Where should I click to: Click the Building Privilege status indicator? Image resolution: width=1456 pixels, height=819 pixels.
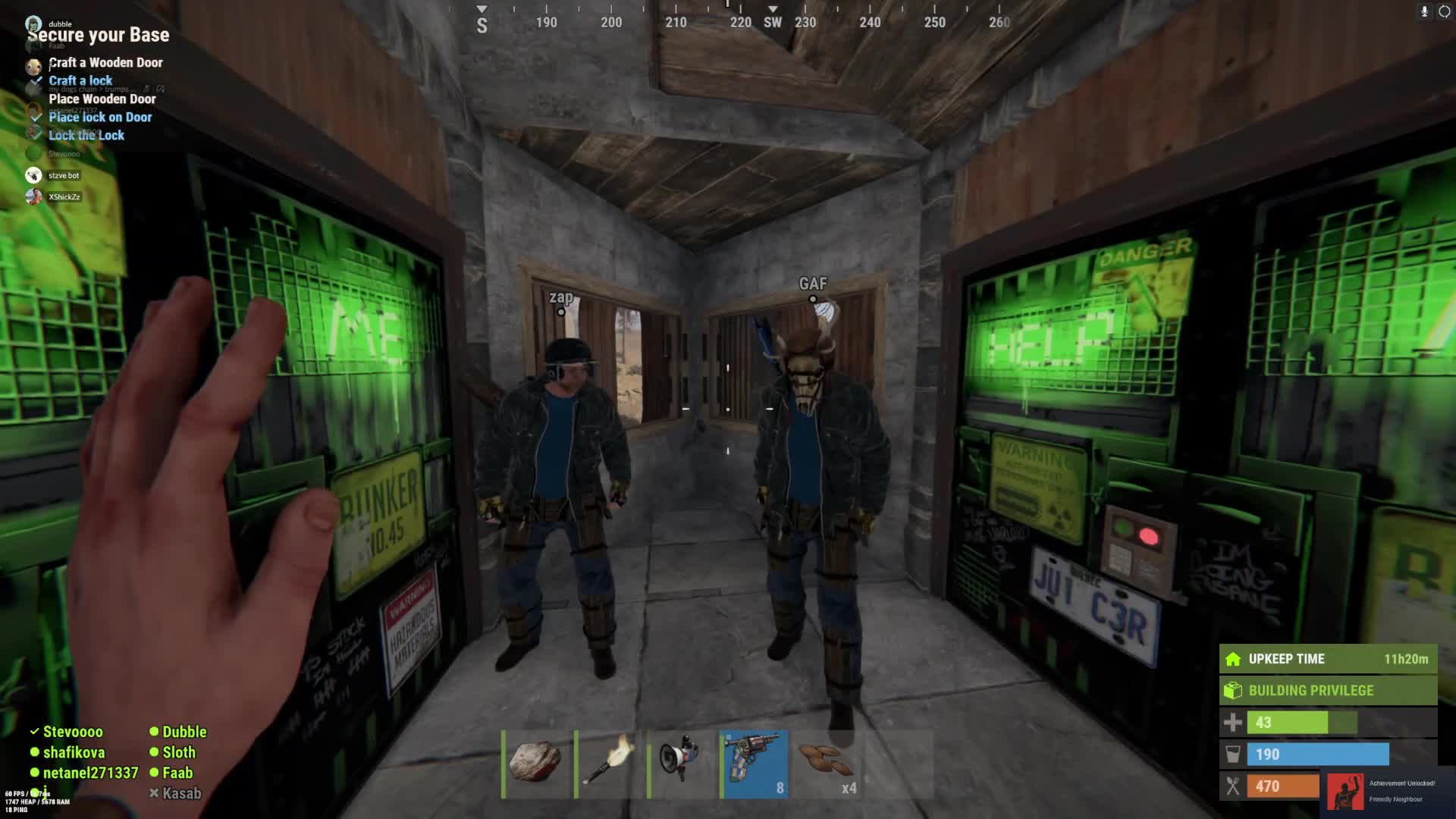1327,691
